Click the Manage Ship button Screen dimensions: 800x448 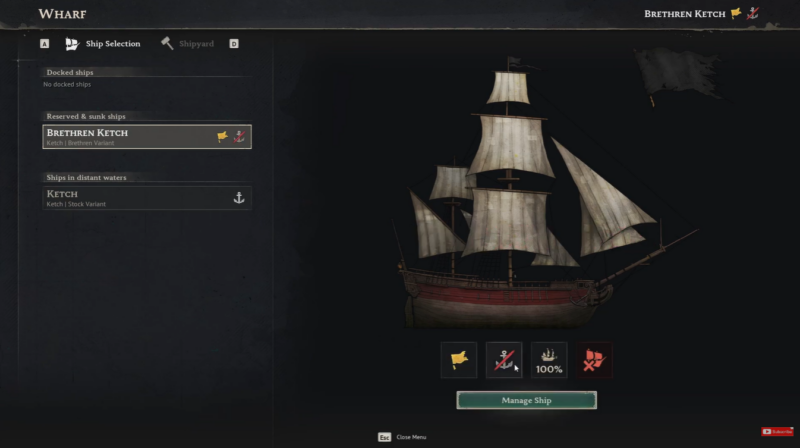pos(526,400)
